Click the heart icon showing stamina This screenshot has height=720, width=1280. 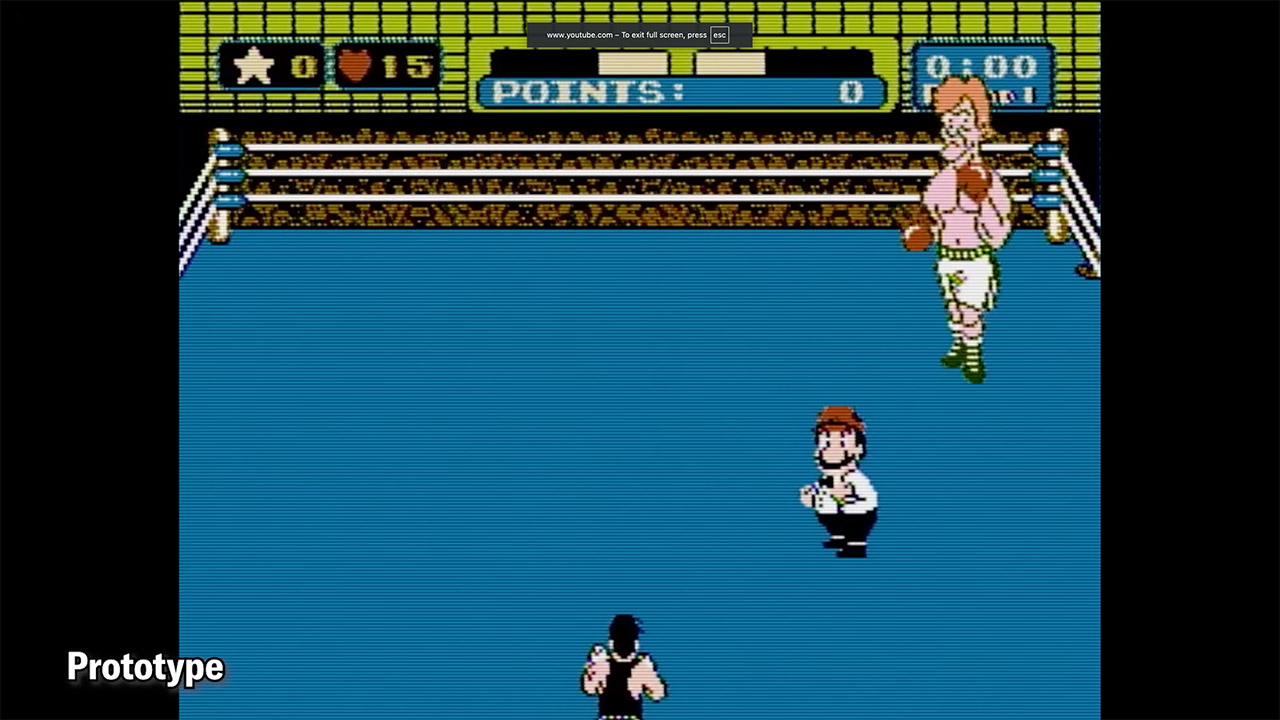click(355, 67)
